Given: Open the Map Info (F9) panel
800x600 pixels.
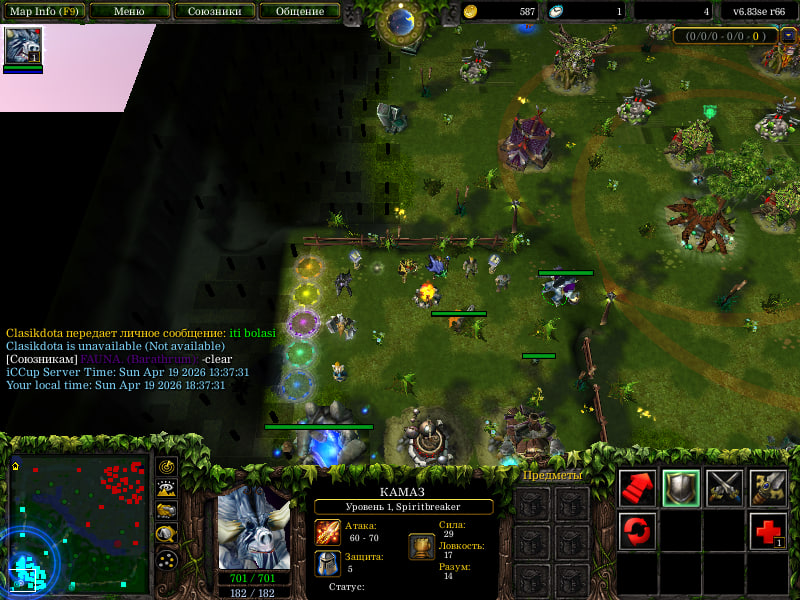Looking at the screenshot, I should 44,12.
